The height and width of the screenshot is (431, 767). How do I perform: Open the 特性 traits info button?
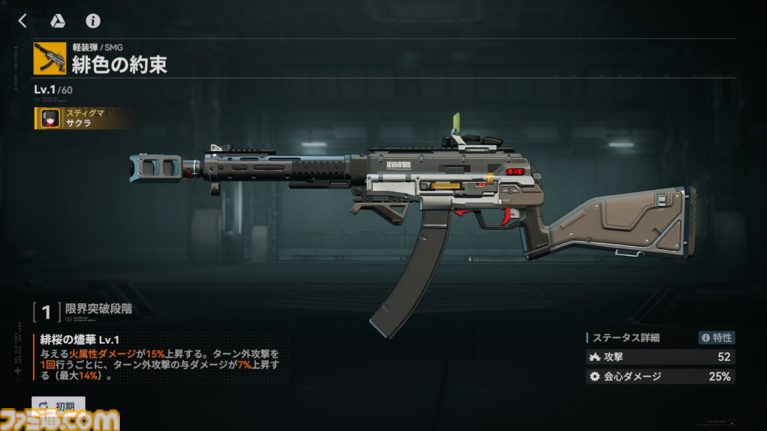point(716,338)
